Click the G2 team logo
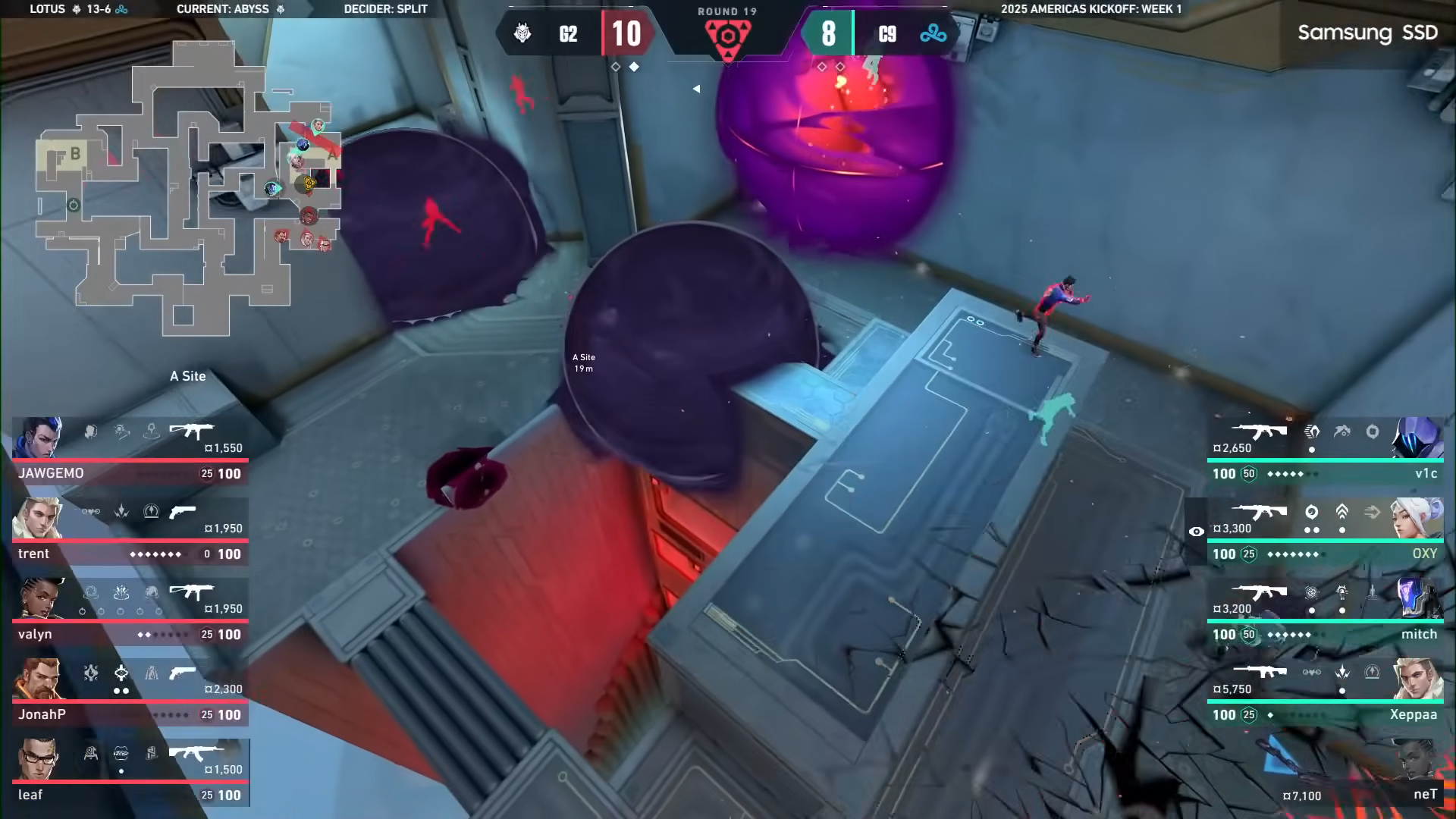 pos(522,33)
